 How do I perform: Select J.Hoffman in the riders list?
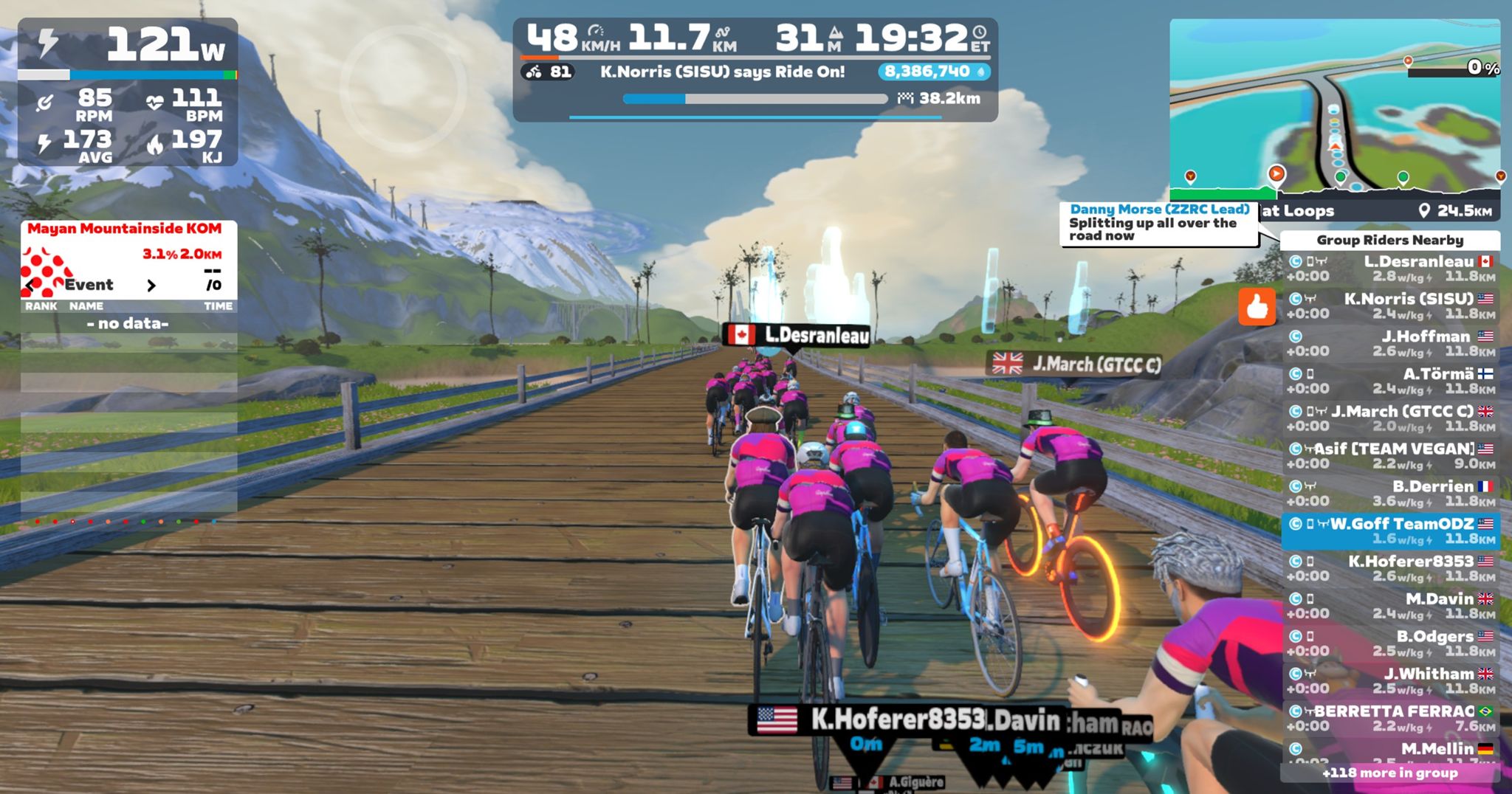tap(1390, 344)
